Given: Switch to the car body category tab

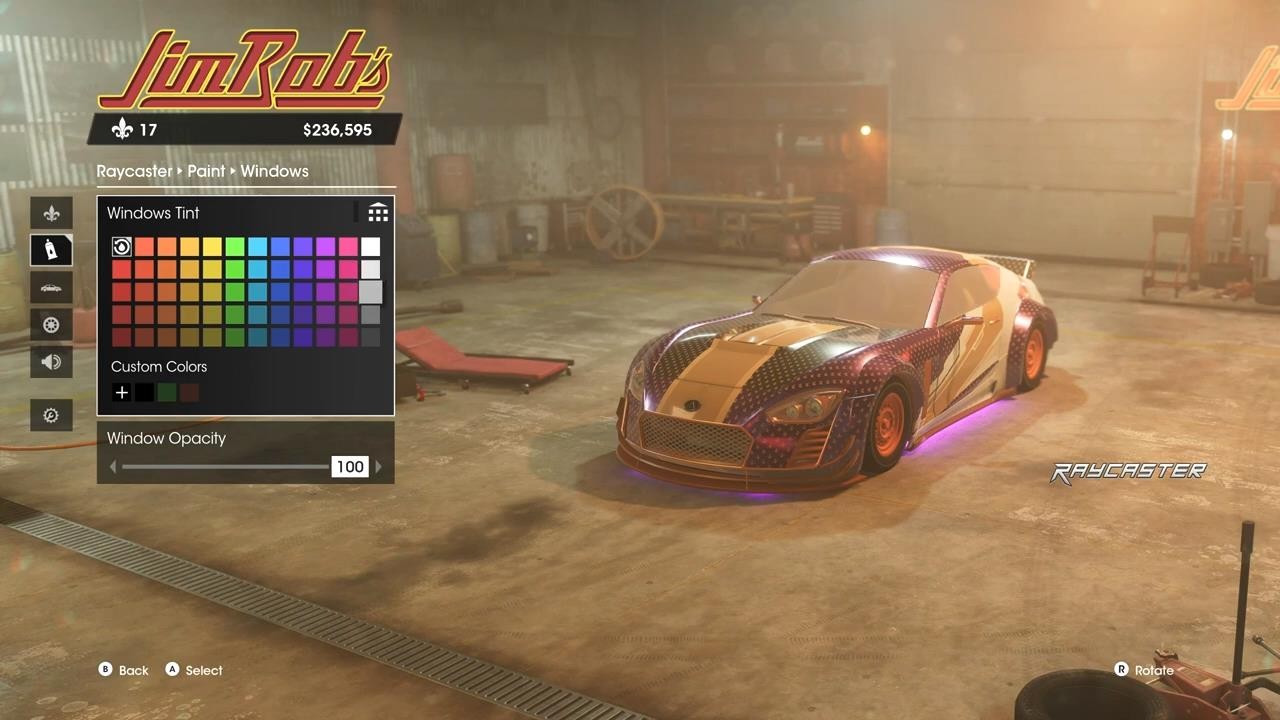Looking at the screenshot, I should 51,288.
